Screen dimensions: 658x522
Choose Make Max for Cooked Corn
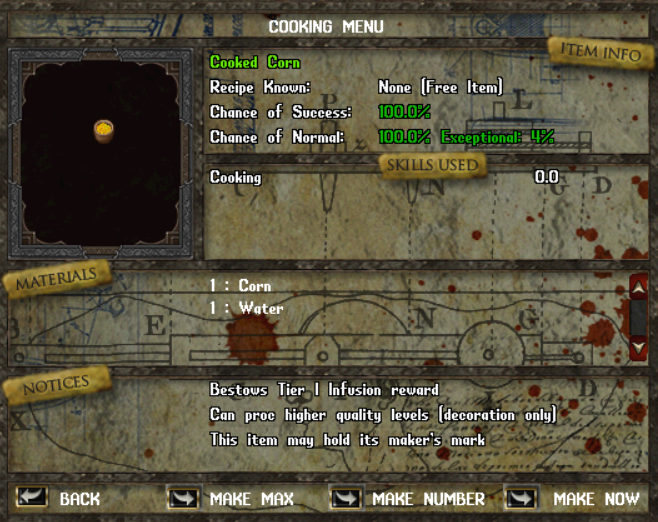click(183, 498)
